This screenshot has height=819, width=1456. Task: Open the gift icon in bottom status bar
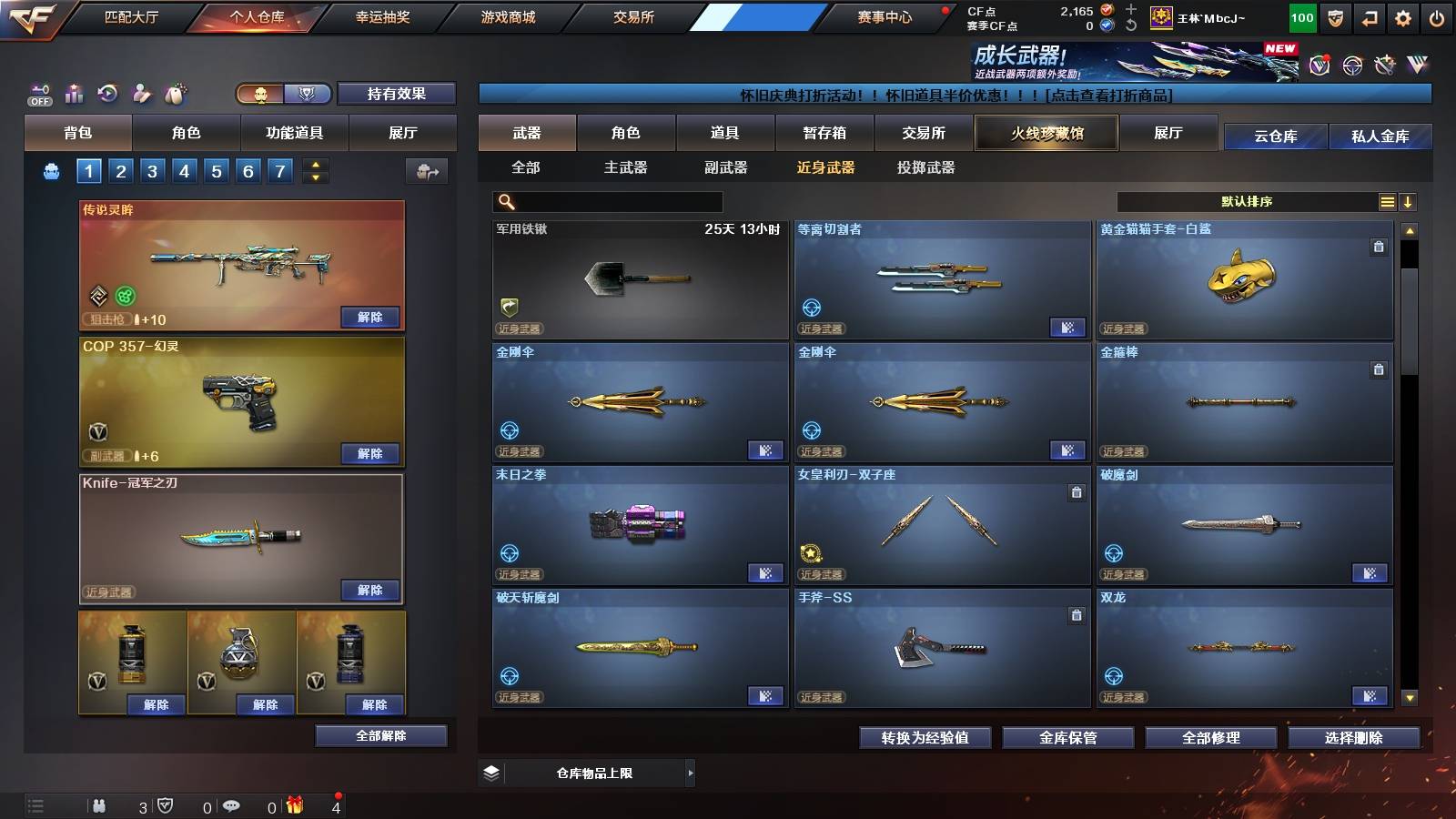click(x=294, y=805)
